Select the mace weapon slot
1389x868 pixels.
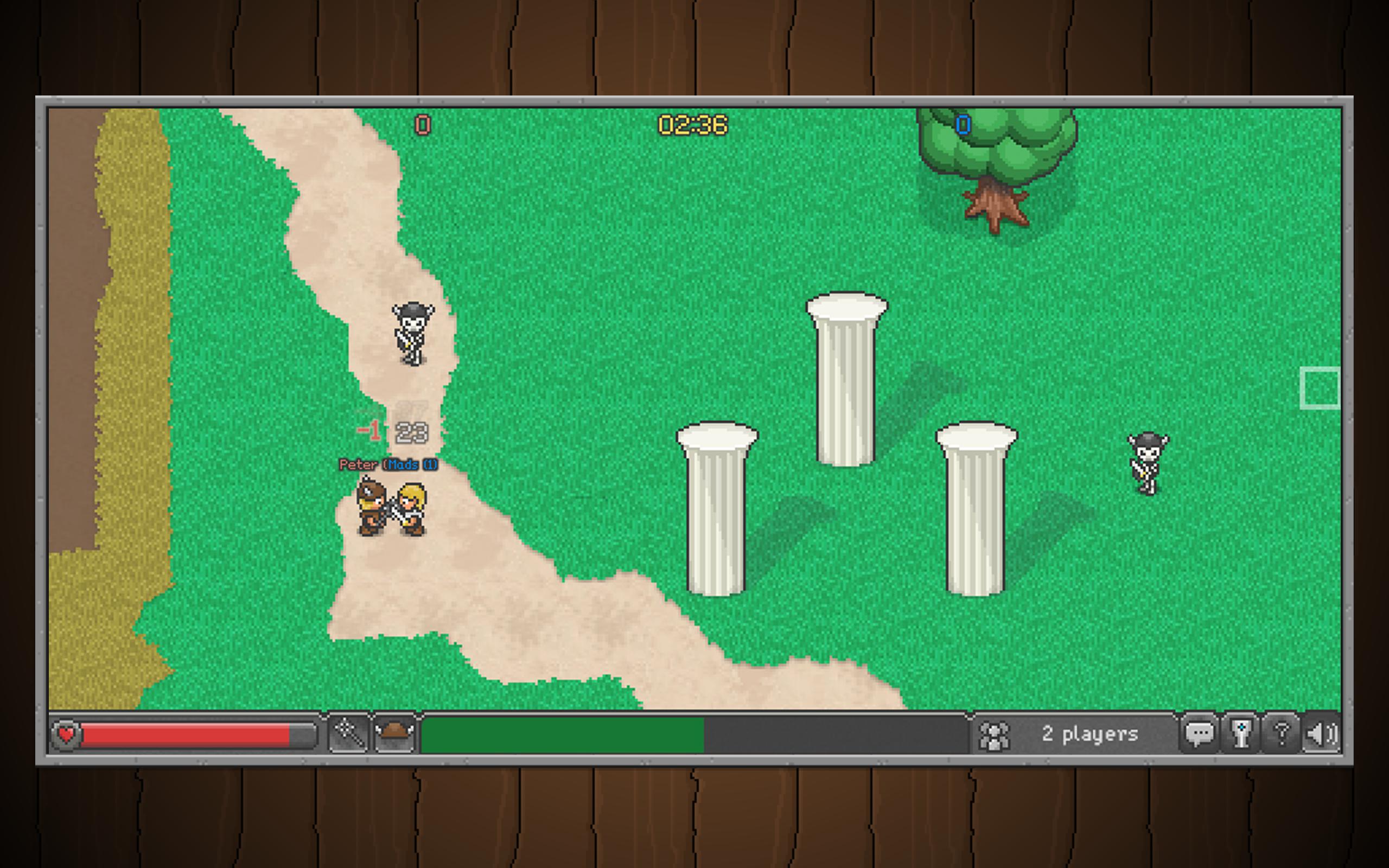pos(348,733)
